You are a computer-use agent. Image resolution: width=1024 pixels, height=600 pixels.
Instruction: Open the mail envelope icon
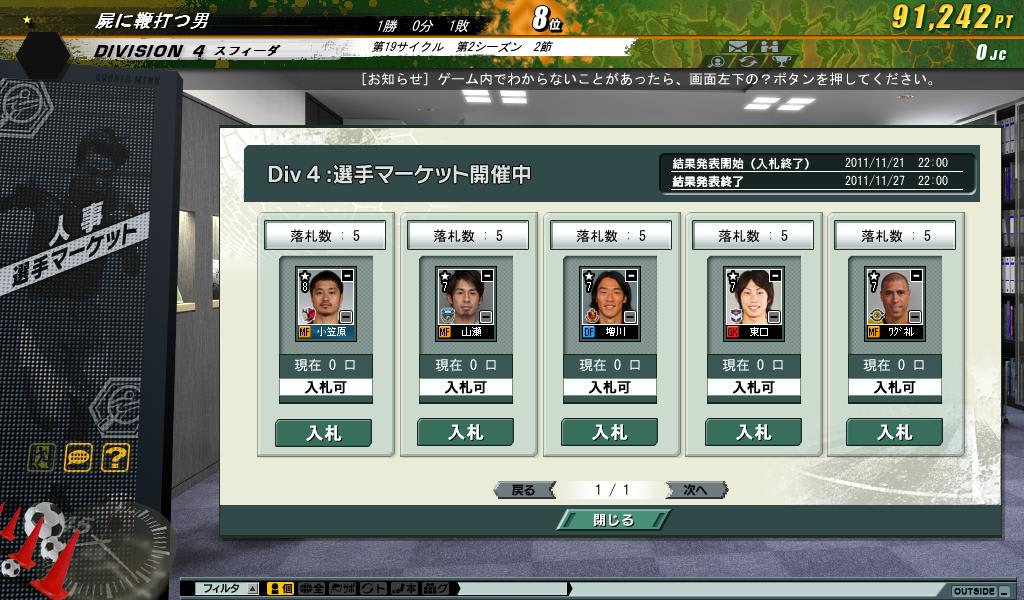738,46
